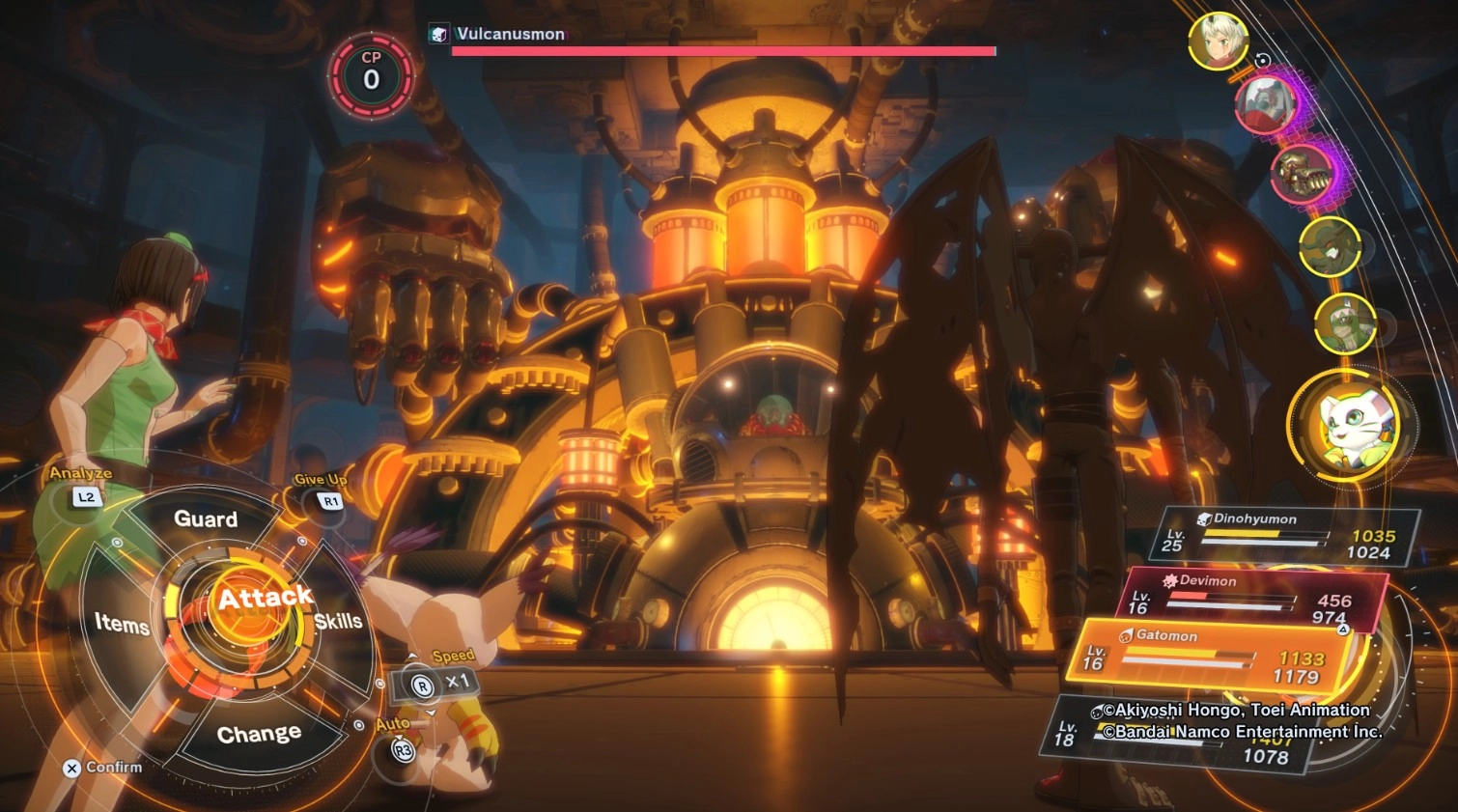This screenshot has height=812, width=1458.
Task: Choose Guard on the command wheel
Action: 206,519
